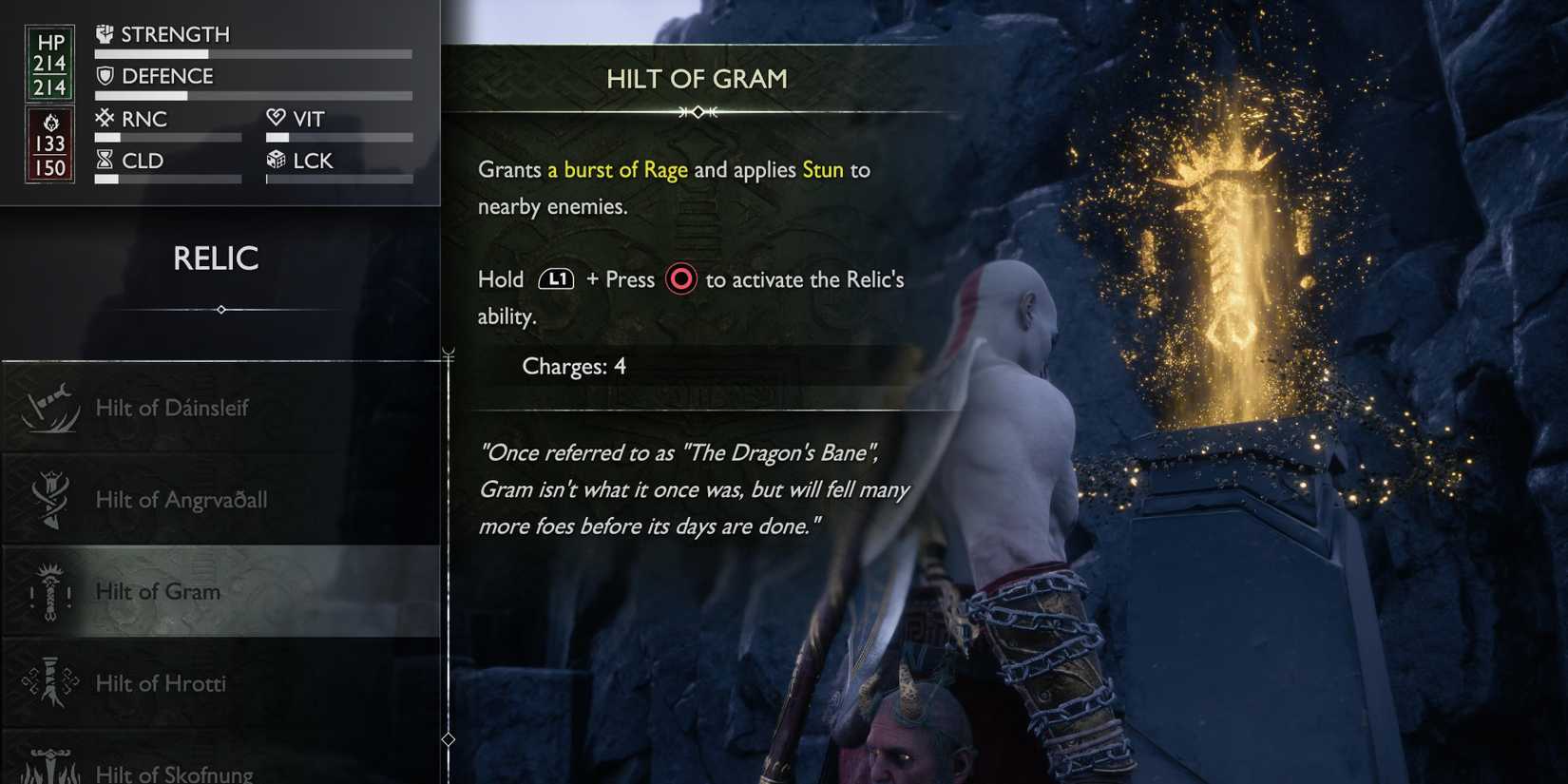Click the Vitality heart icon
This screenshot has width=1568, height=784.
[277, 118]
